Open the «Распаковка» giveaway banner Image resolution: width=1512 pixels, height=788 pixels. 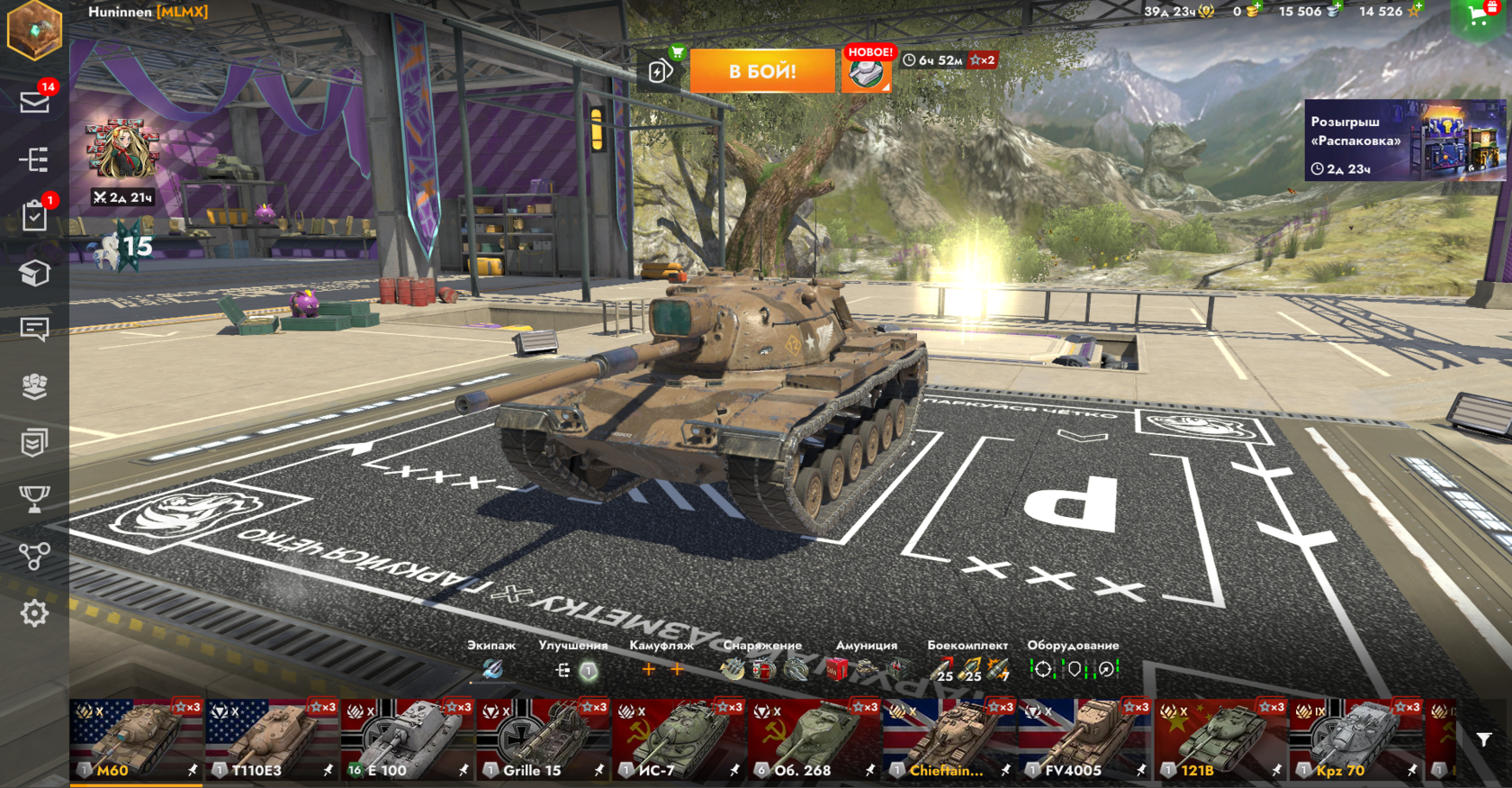tap(1404, 140)
